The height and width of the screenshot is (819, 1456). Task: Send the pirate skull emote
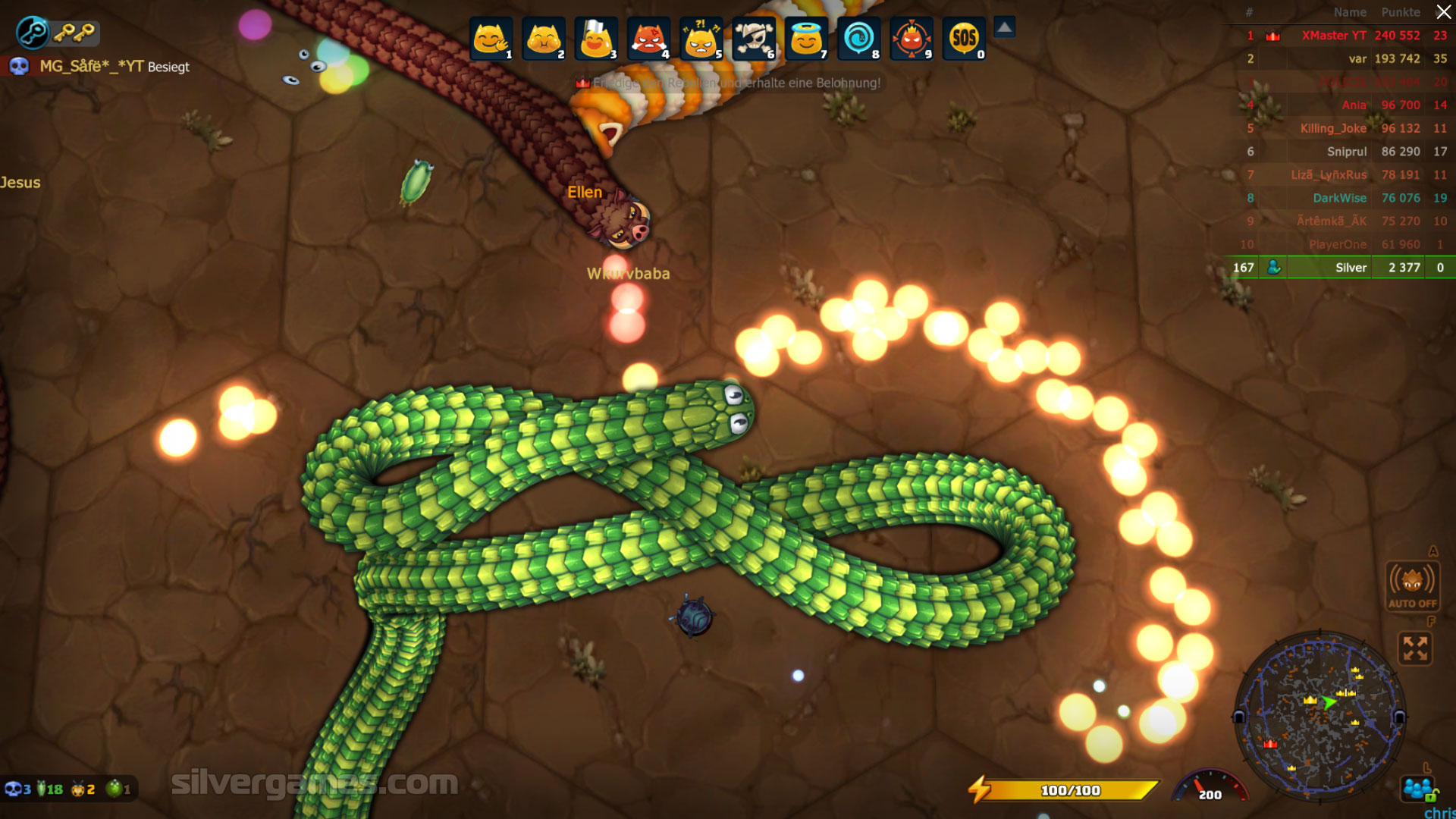(x=754, y=39)
